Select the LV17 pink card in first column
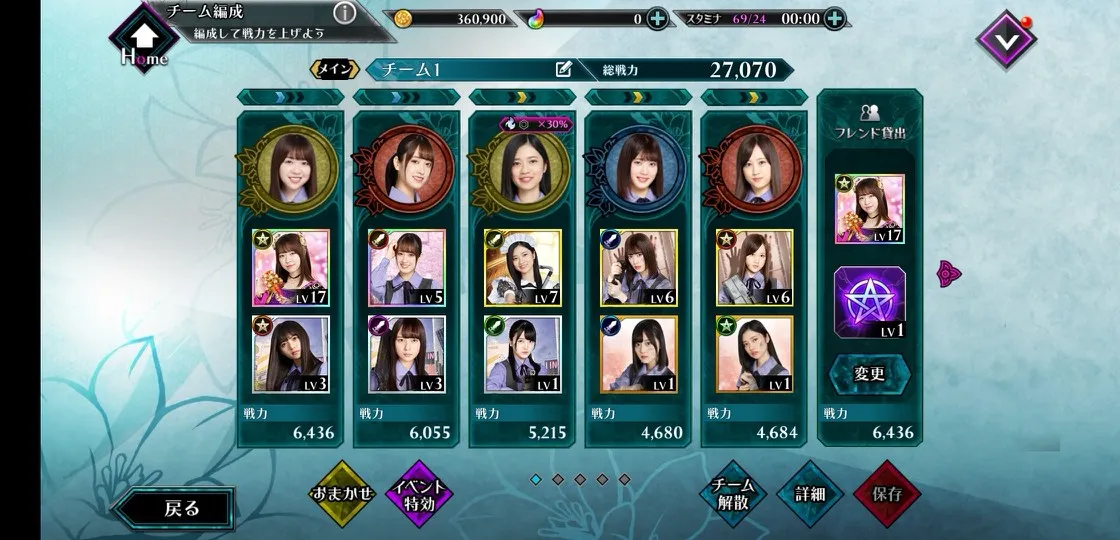The height and width of the screenshot is (540, 1120). click(x=291, y=268)
